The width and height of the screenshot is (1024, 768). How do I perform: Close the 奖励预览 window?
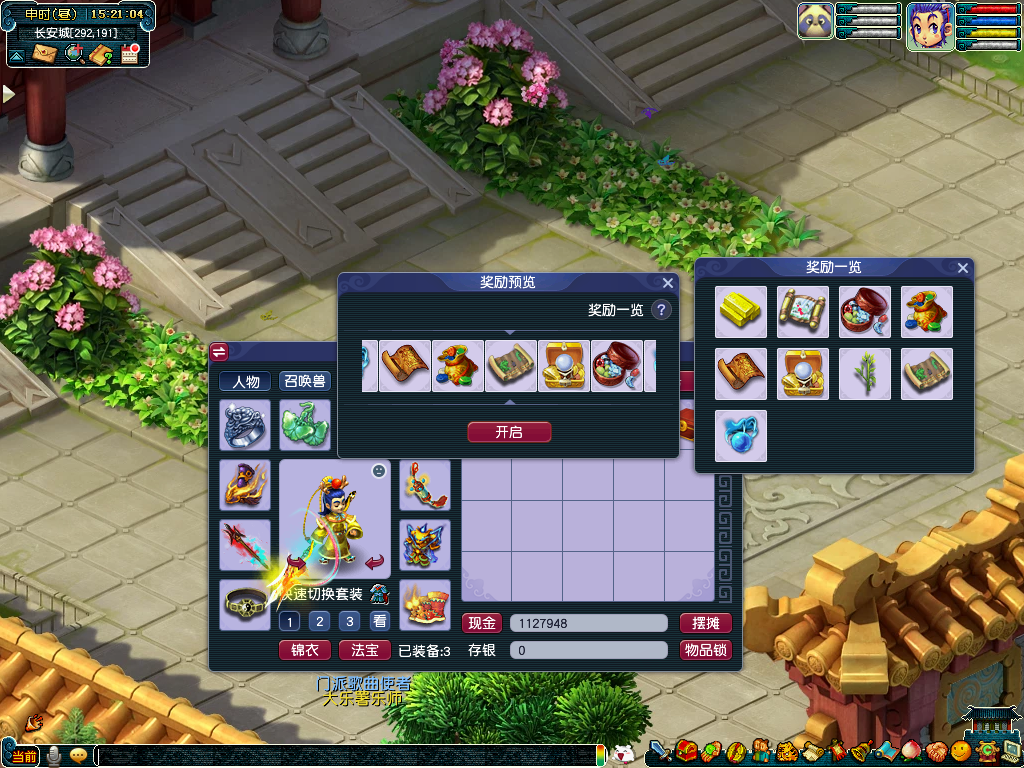(x=668, y=283)
